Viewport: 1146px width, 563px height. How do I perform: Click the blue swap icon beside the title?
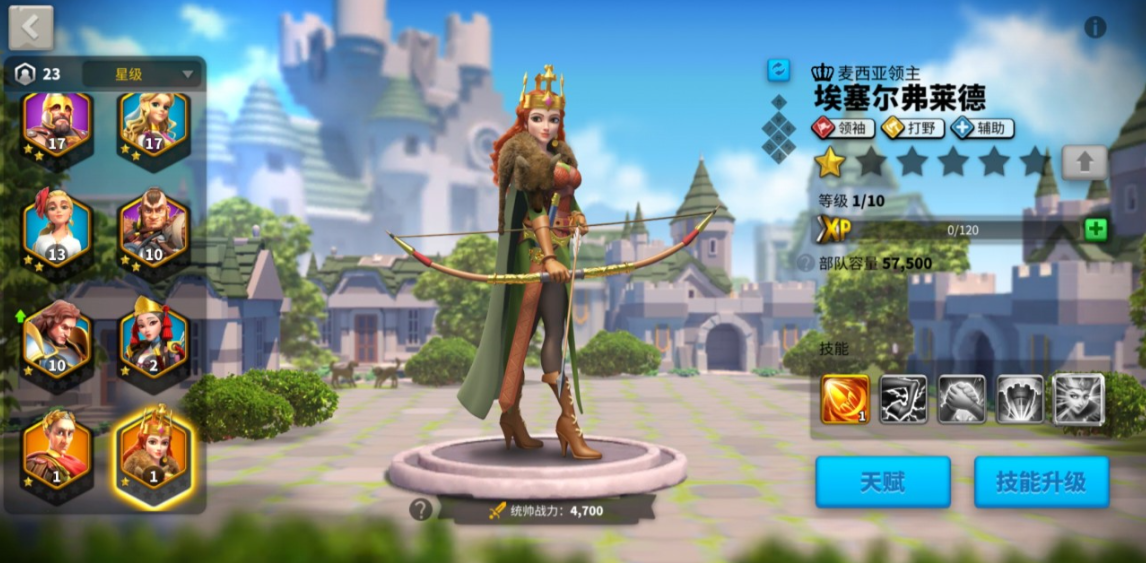[778, 70]
